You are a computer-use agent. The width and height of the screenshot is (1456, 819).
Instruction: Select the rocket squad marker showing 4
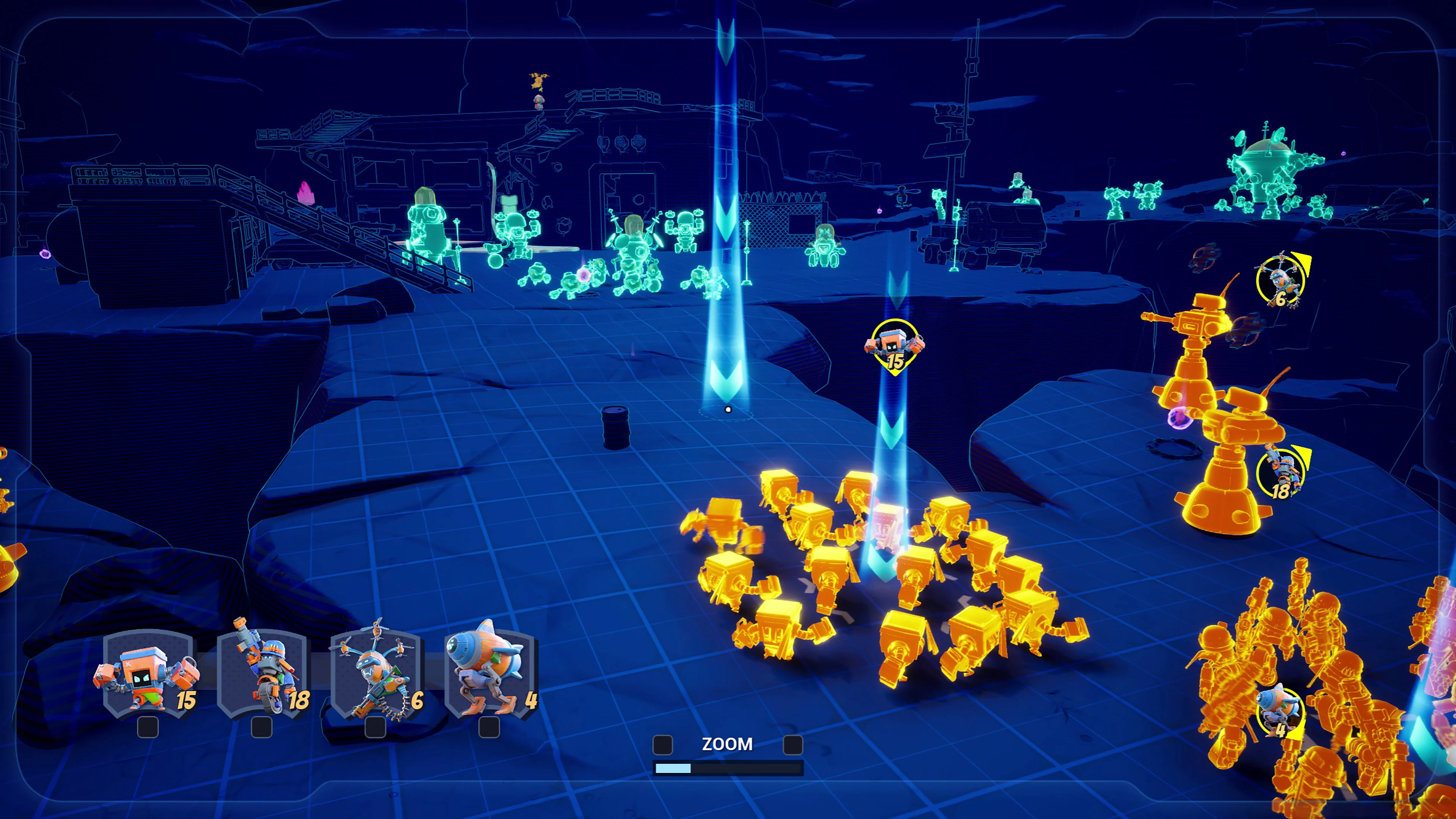tap(1280, 712)
